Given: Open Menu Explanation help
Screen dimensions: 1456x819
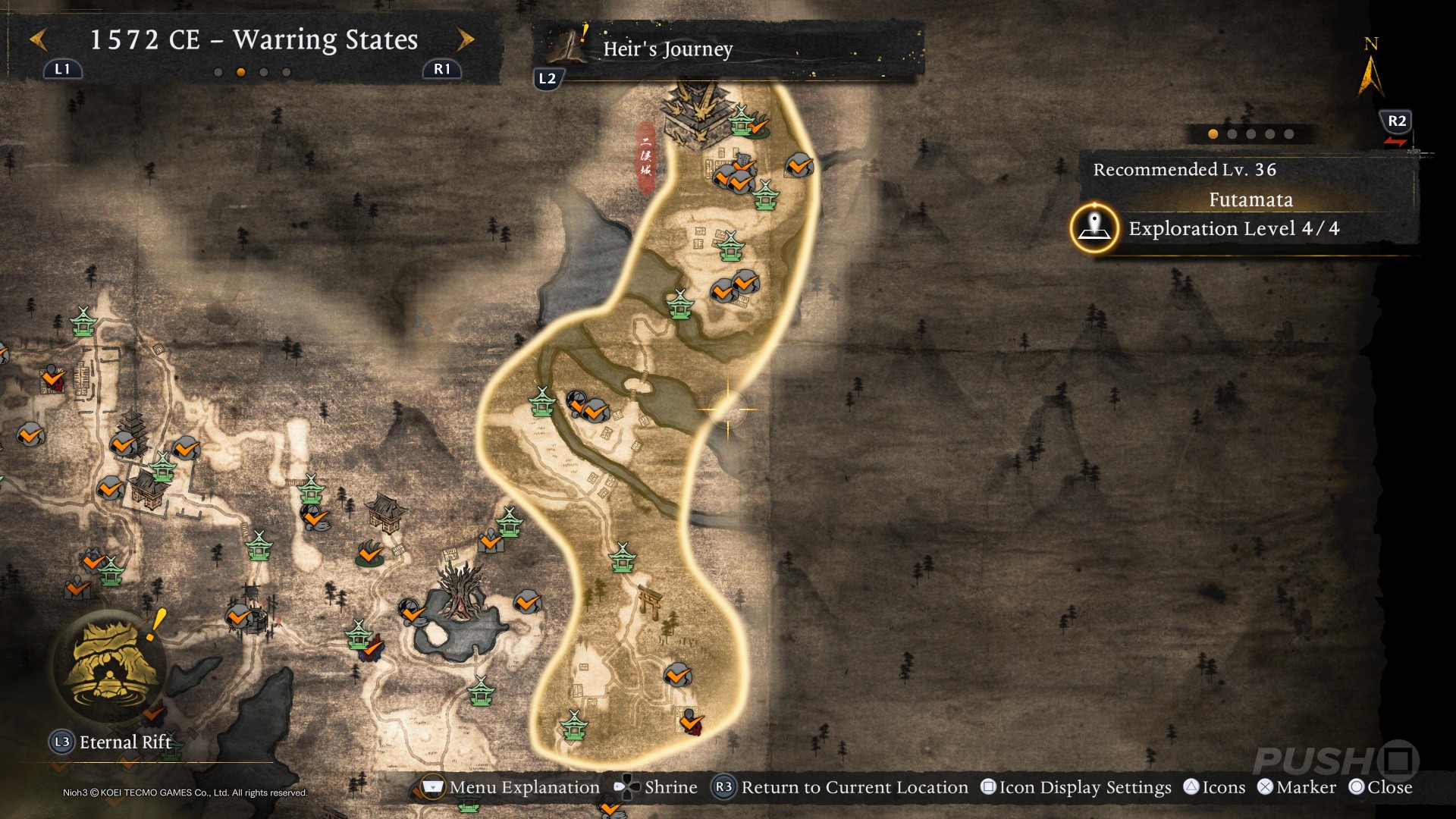Looking at the screenshot, I should coord(509,787).
